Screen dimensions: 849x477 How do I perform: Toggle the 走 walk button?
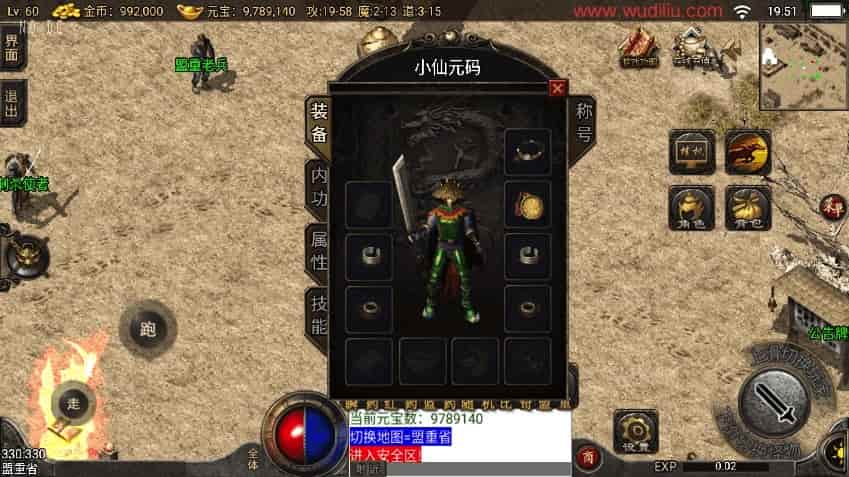73,403
